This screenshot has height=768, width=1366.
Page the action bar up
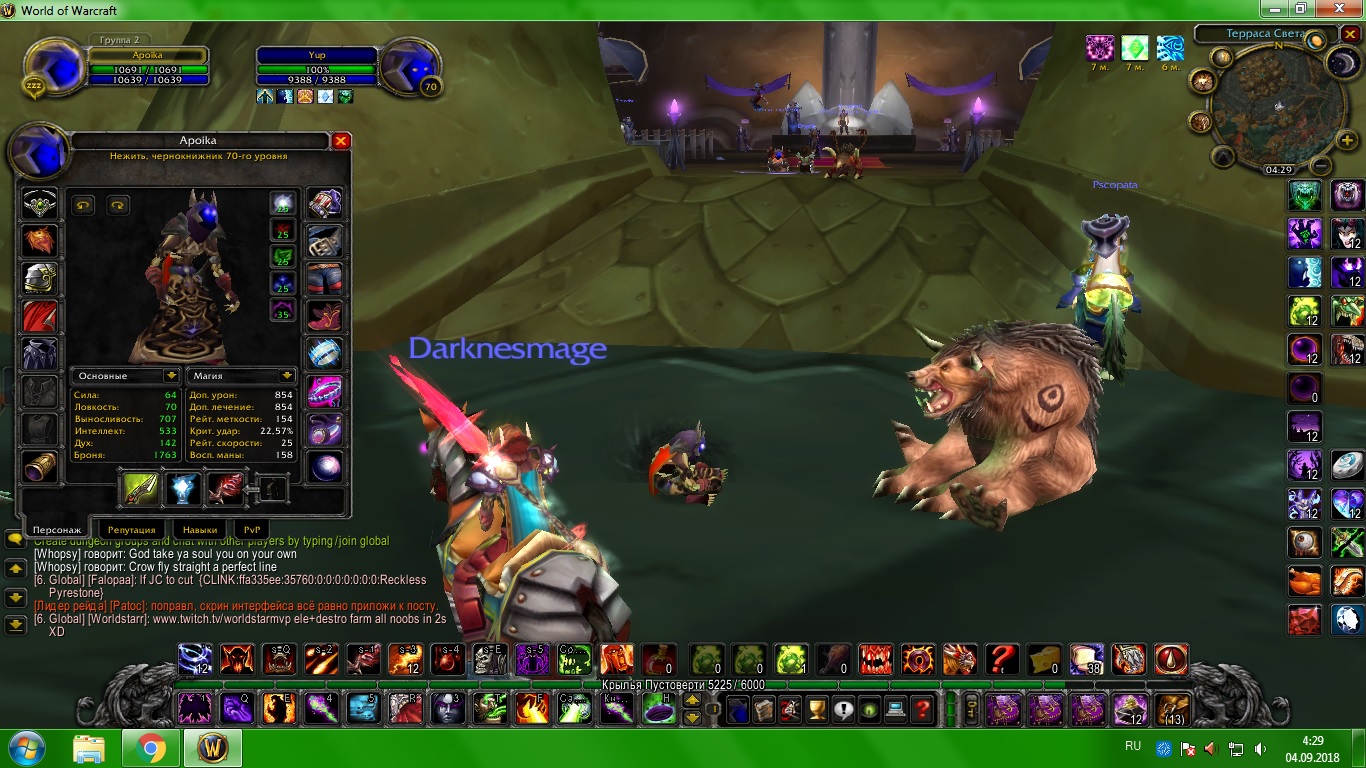point(691,701)
